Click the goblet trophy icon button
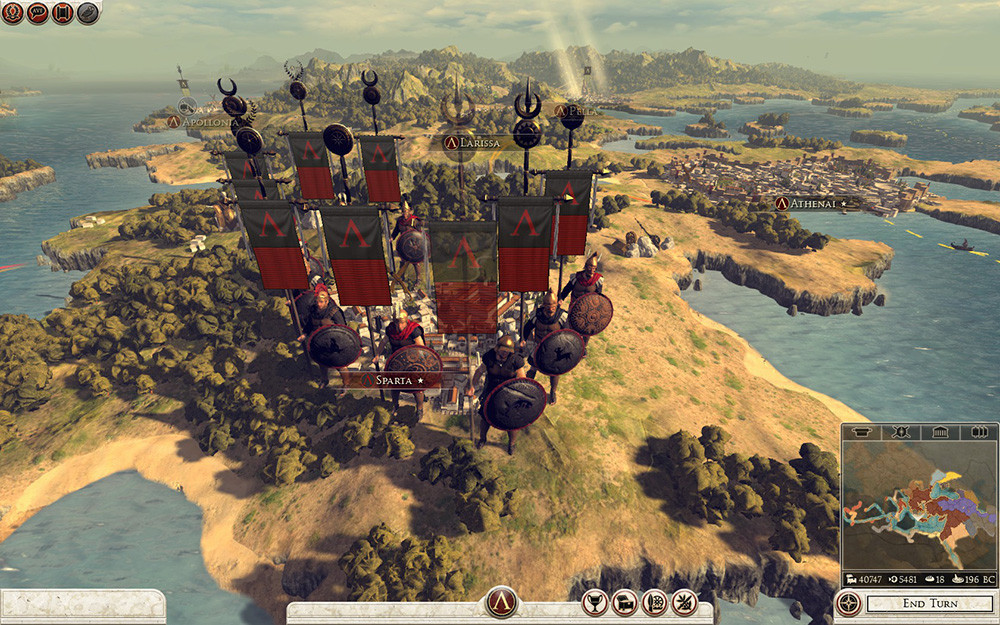The height and width of the screenshot is (625, 1000). [596, 603]
